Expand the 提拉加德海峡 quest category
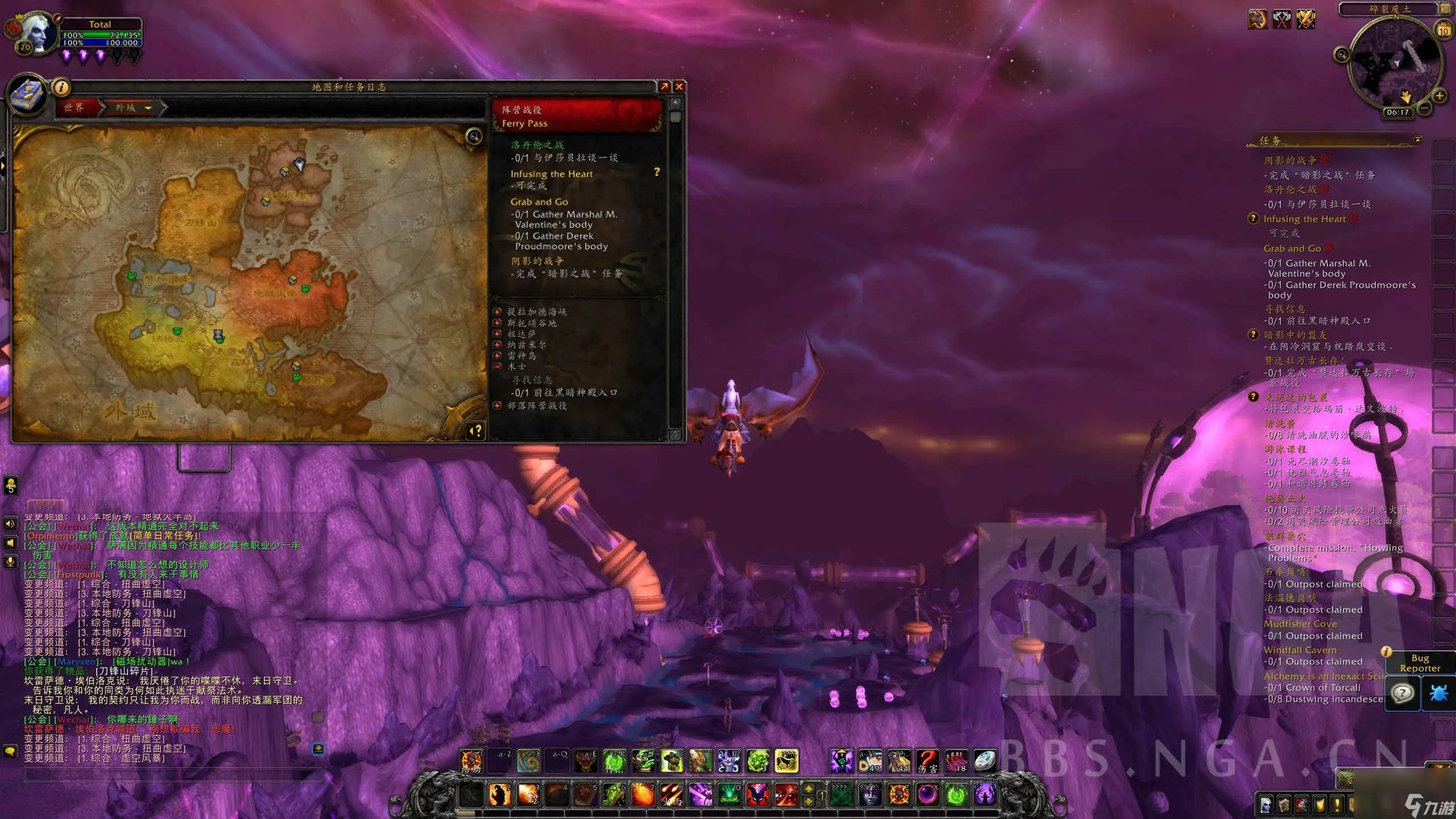Viewport: 1456px width, 819px height. [x=497, y=312]
